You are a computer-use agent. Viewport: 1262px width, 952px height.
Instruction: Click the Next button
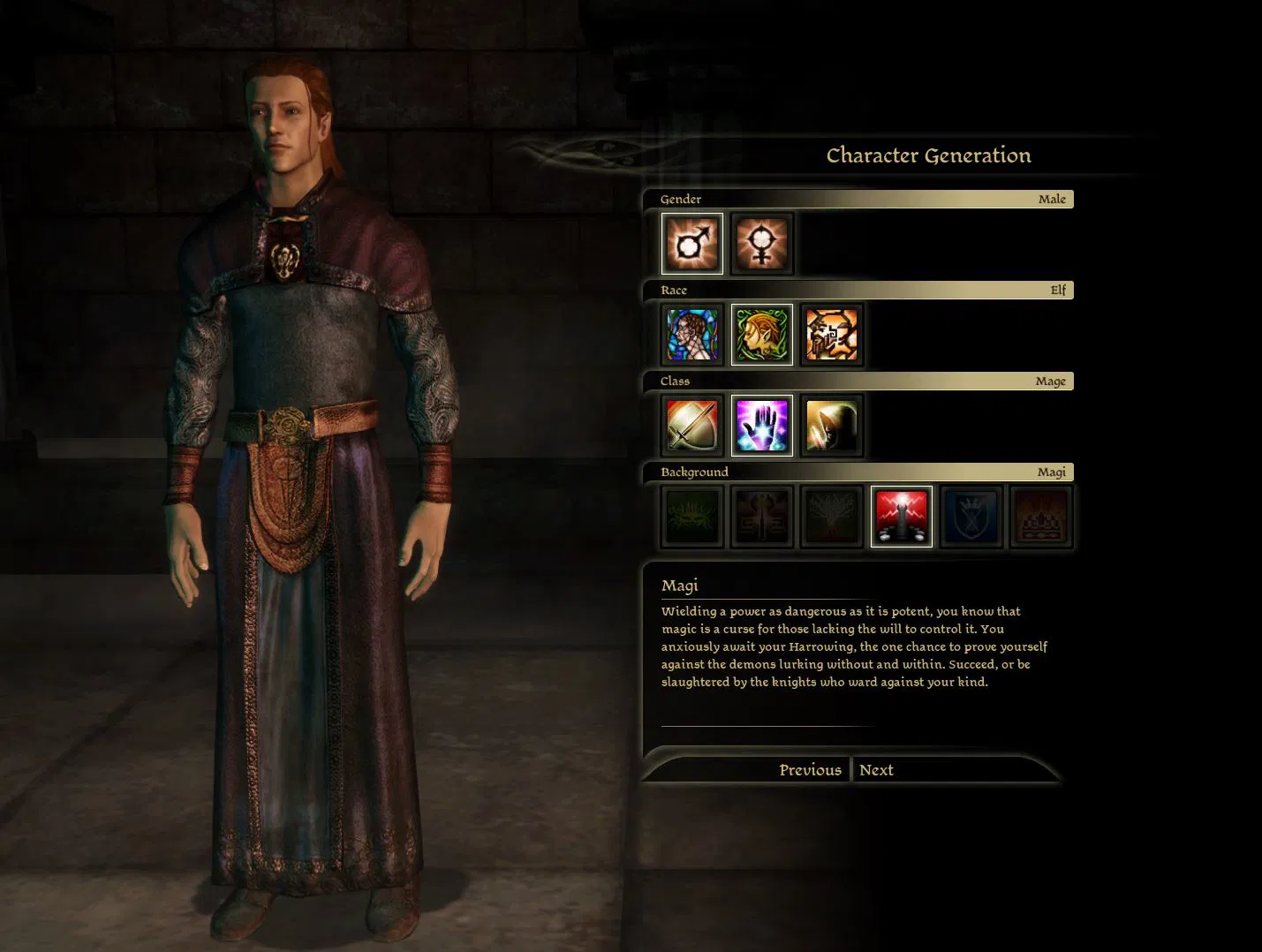[x=876, y=769]
